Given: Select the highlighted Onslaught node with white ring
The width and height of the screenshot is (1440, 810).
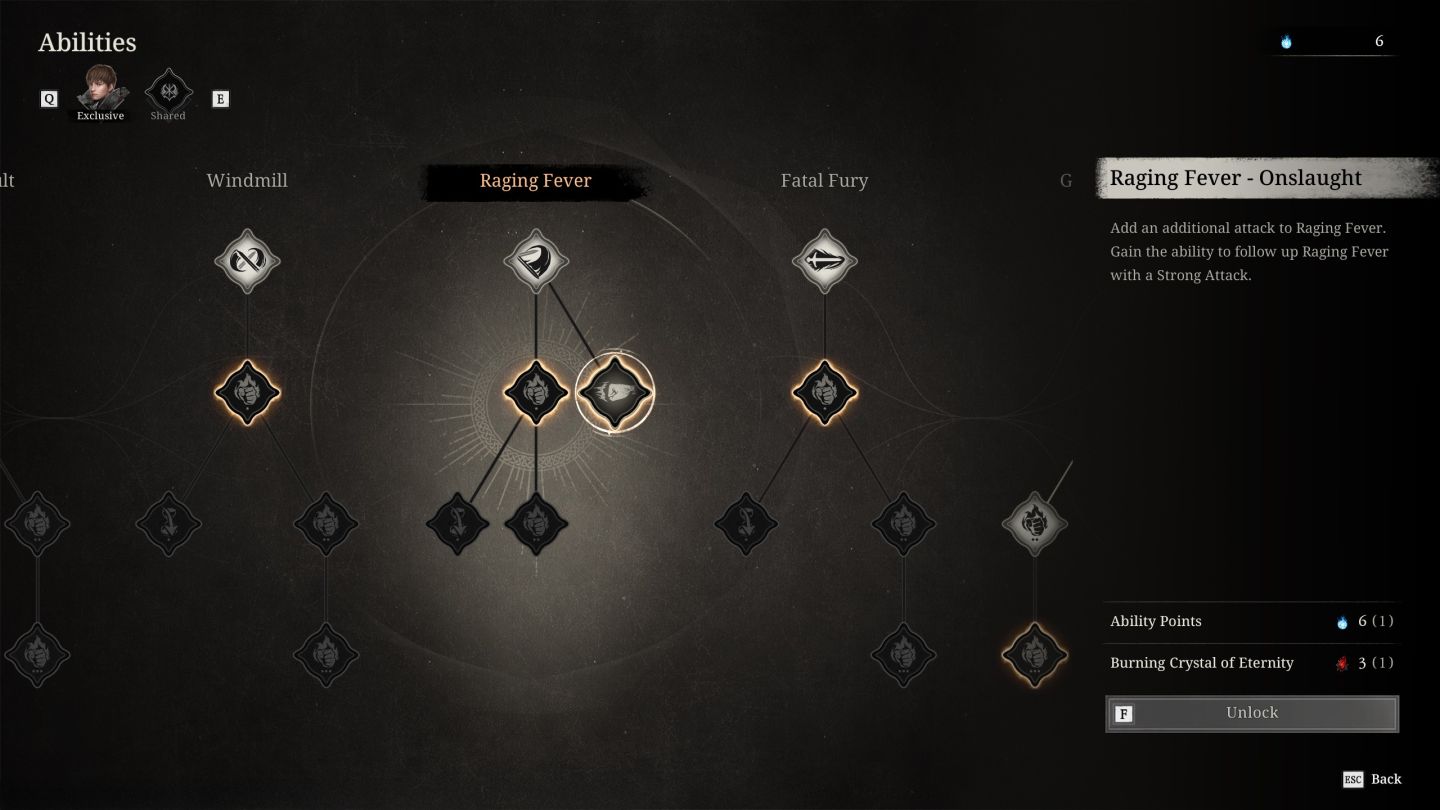Looking at the screenshot, I should [614, 392].
